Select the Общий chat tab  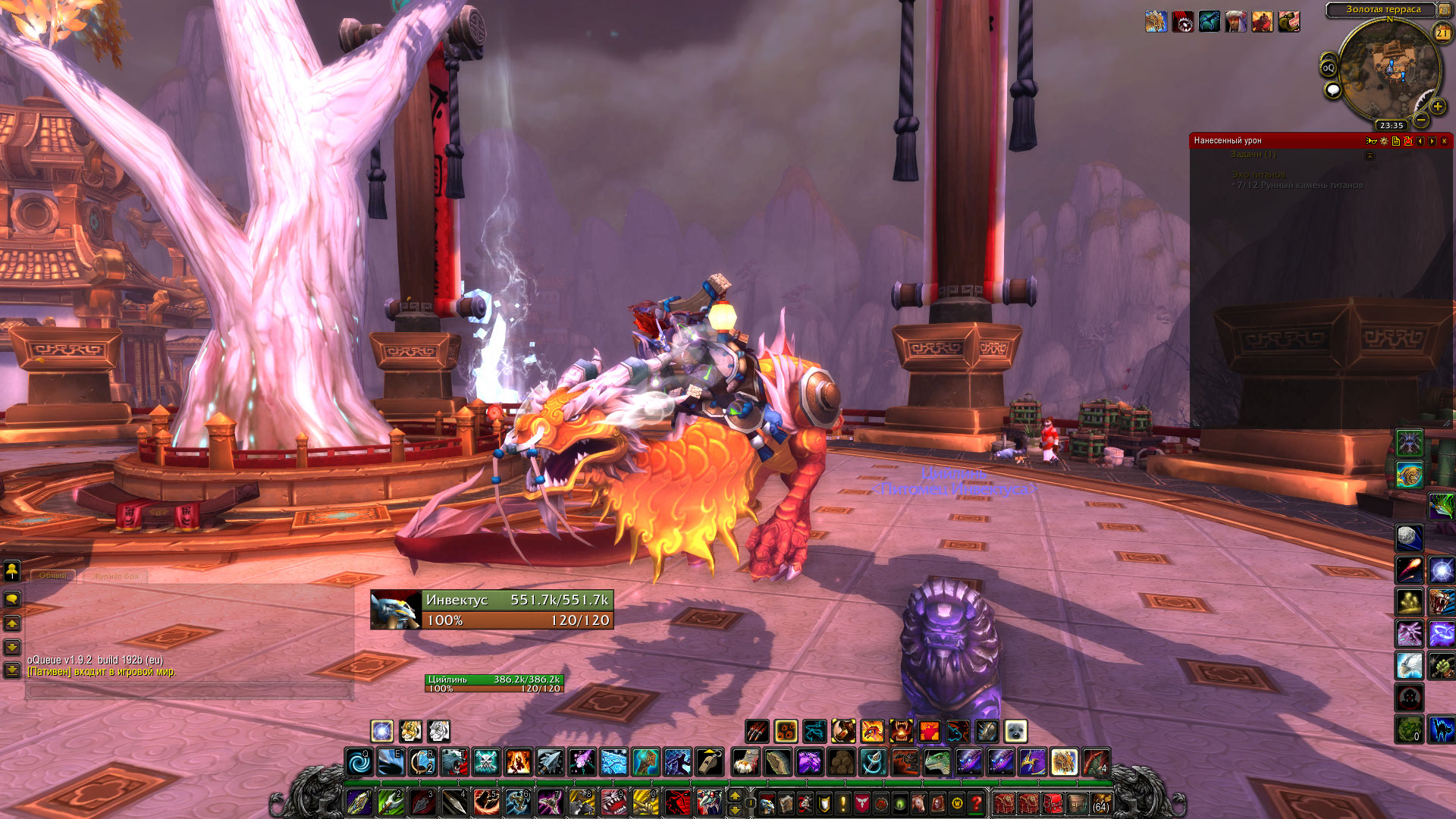[53, 576]
